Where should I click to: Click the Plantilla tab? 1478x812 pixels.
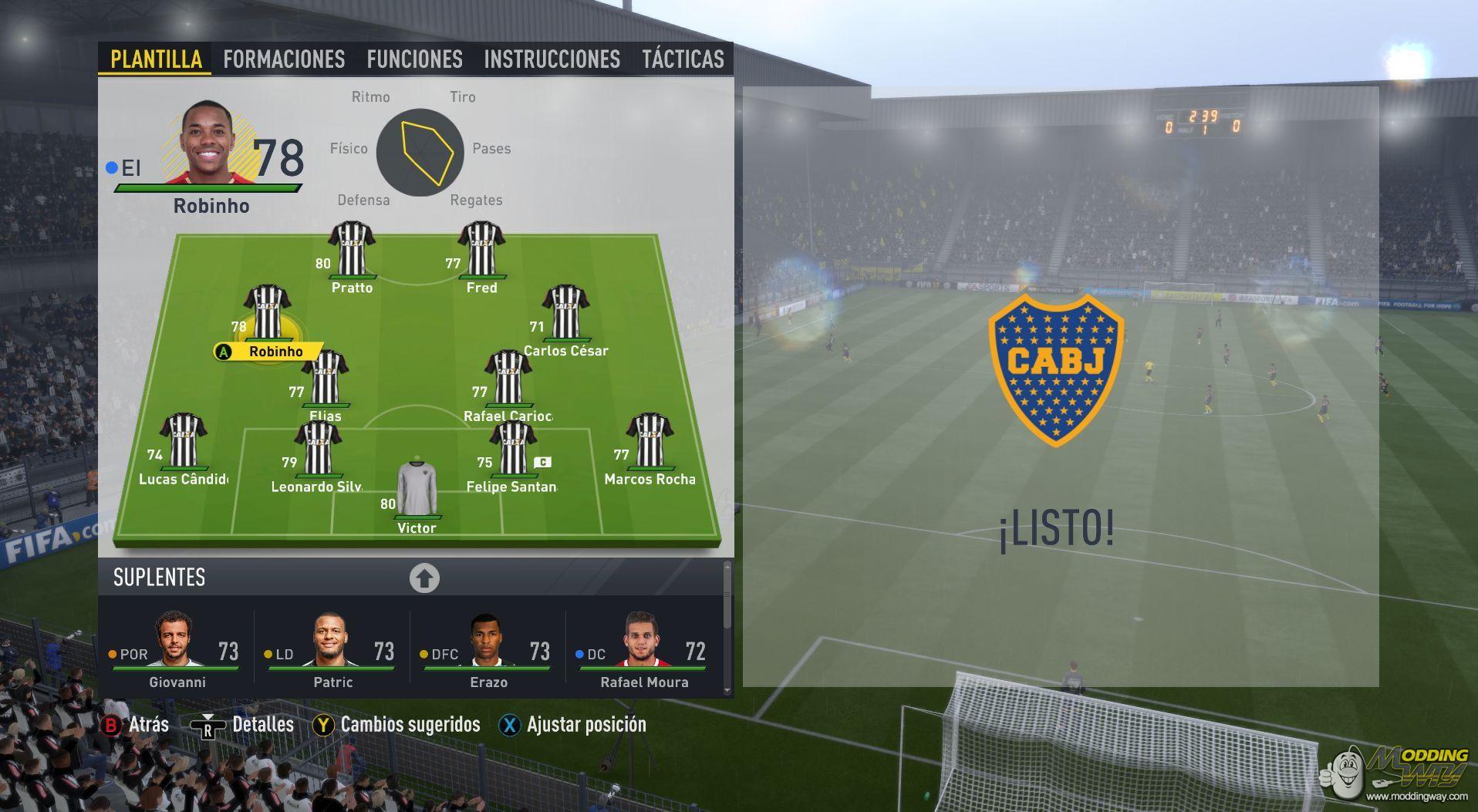[x=156, y=59]
